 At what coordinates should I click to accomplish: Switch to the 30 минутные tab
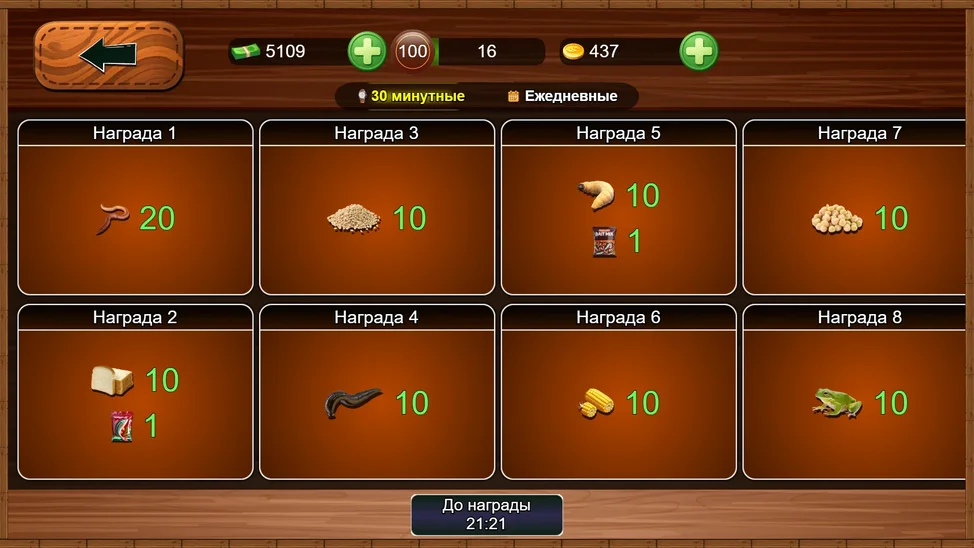(411, 97)
